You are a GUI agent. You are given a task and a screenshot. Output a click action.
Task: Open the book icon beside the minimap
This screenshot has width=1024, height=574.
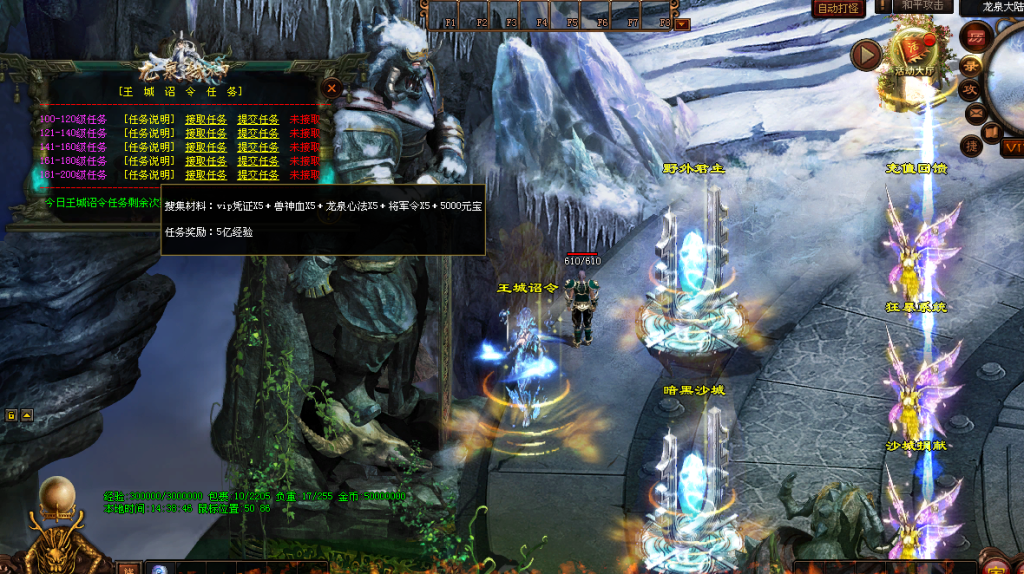coord(990,131)
